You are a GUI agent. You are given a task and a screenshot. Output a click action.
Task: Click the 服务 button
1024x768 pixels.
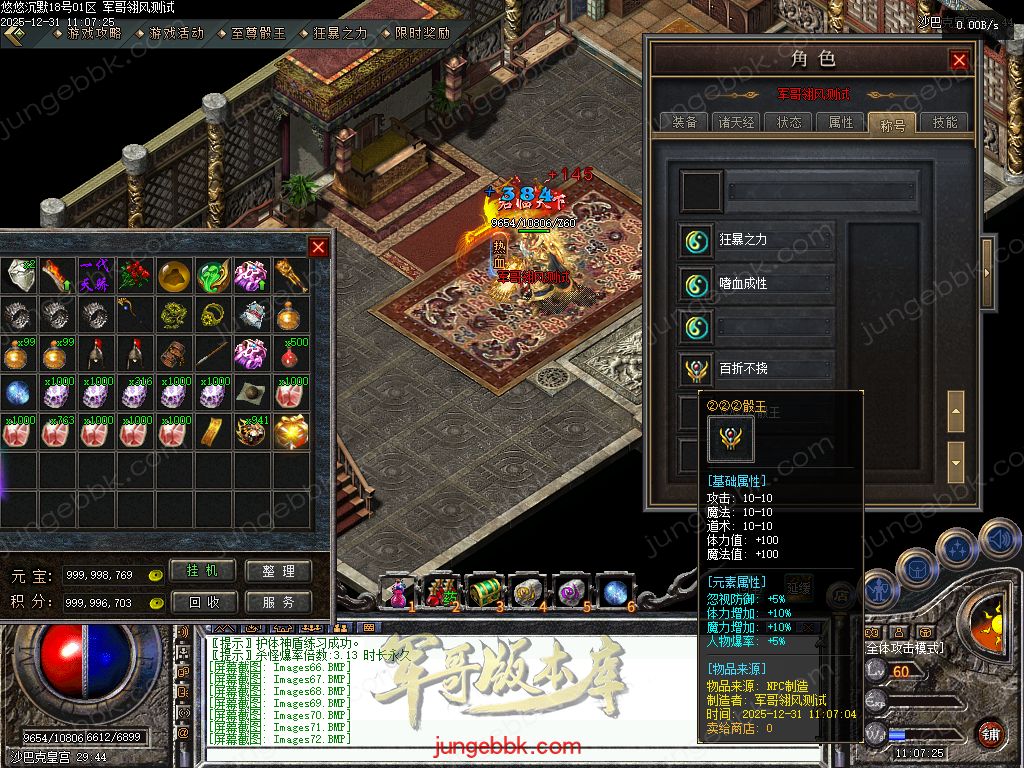[278, 602]
